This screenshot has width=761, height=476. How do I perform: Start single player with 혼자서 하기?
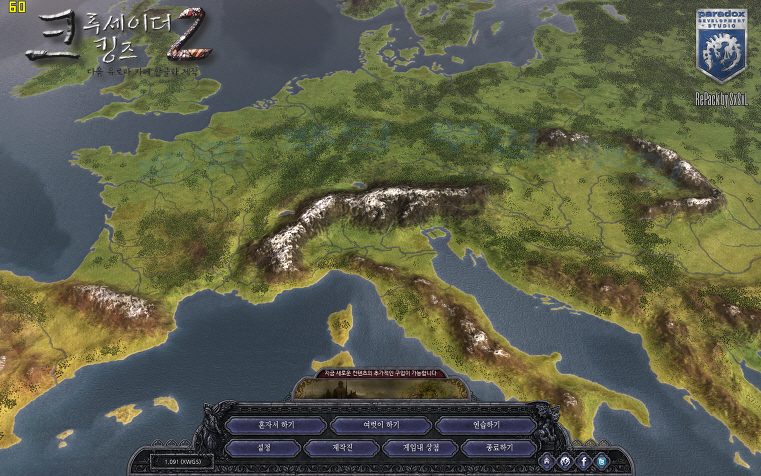(x=275, y=424)
